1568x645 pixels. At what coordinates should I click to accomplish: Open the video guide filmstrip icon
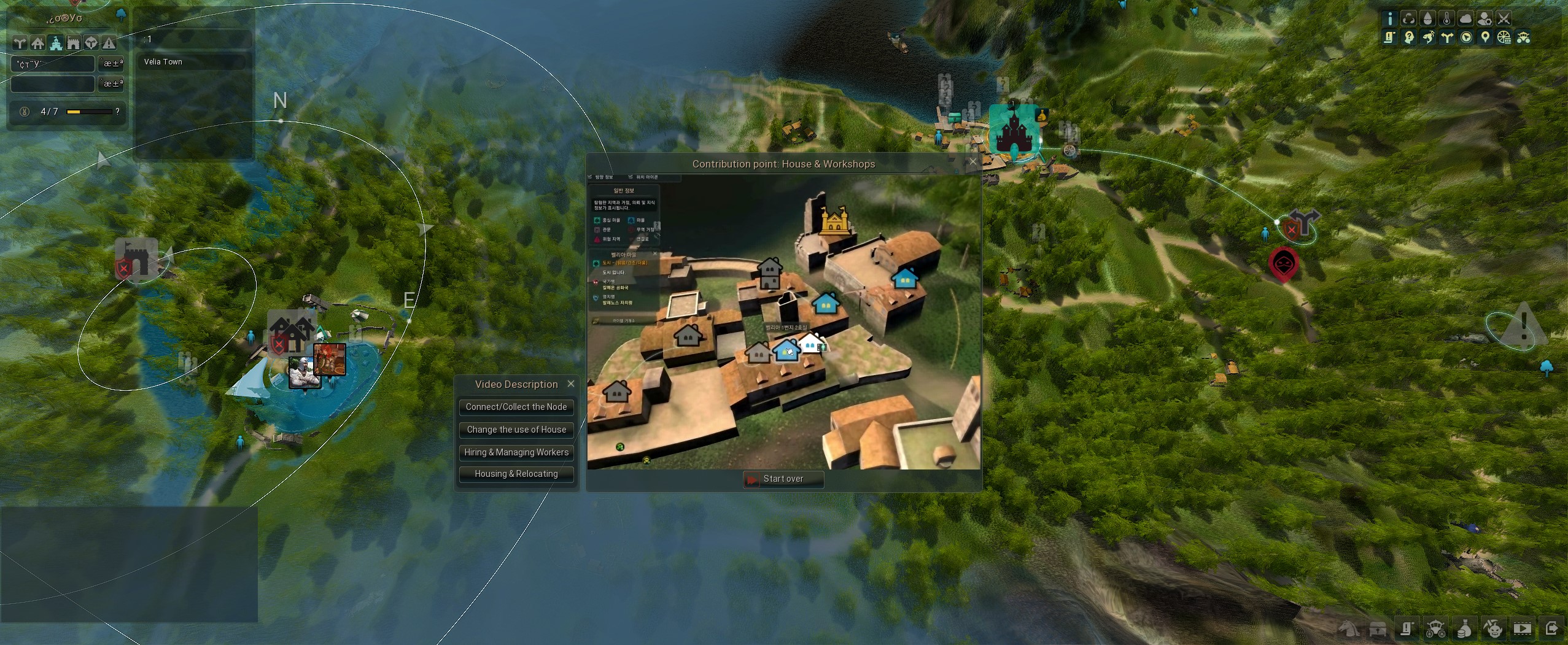coord(1522,628)
